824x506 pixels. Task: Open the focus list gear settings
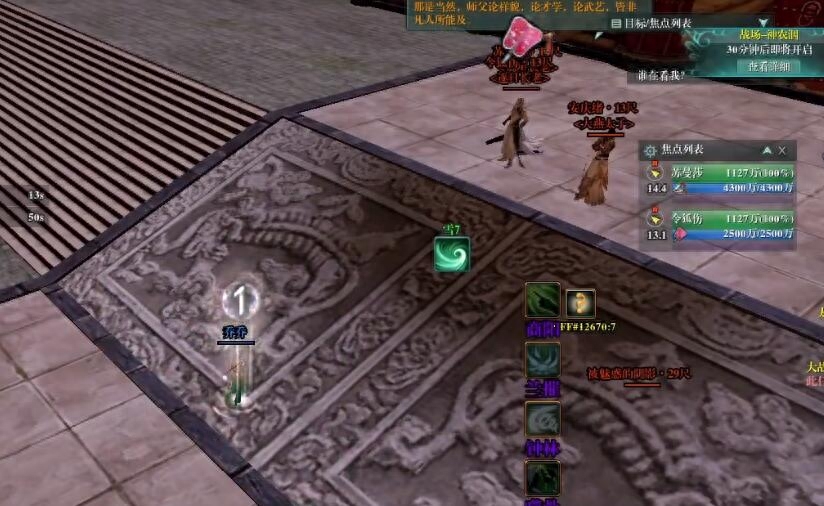tap(650, 150)
